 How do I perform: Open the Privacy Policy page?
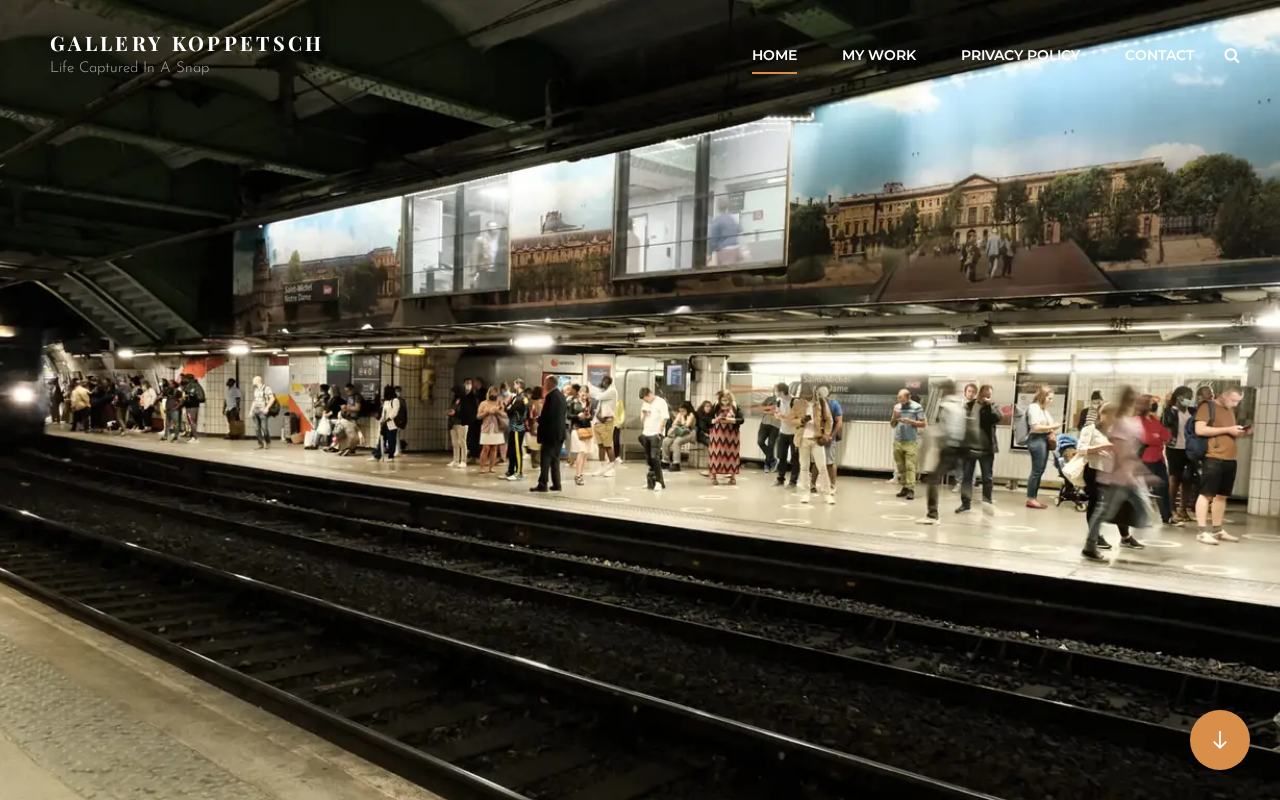point(1020,55)
